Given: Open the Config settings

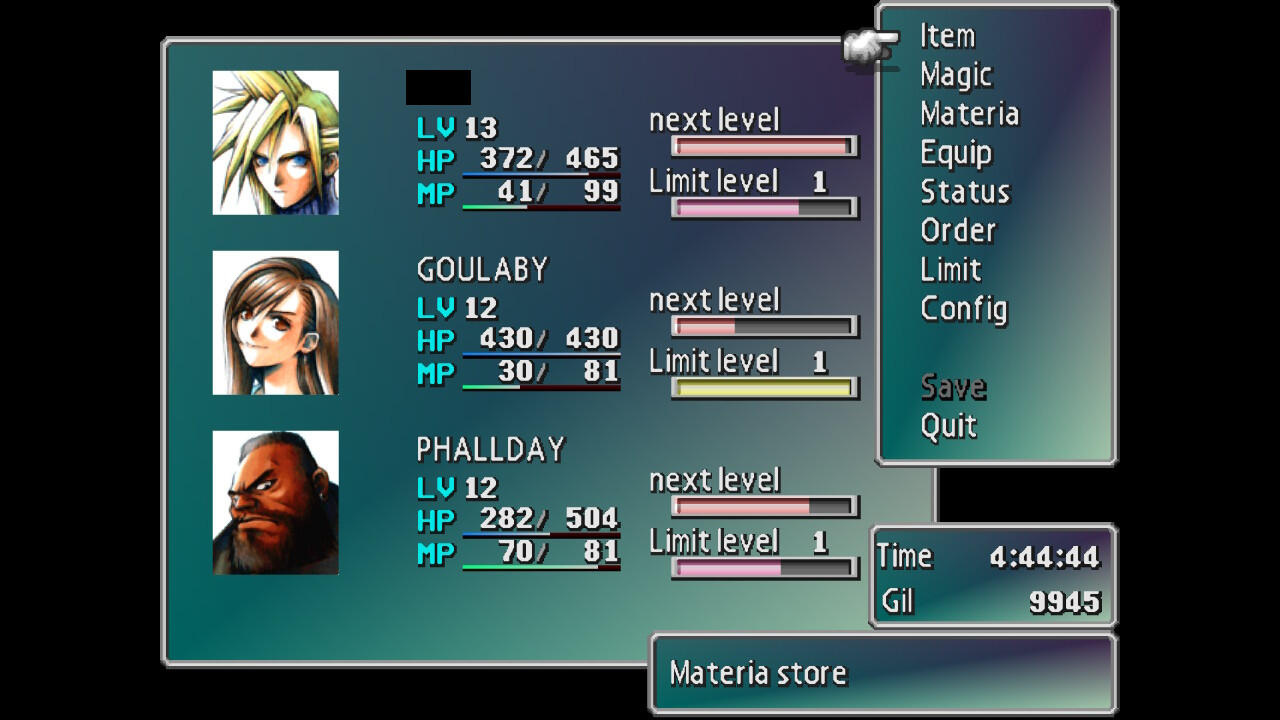Looking at the screenshot, I should [963, 309].
